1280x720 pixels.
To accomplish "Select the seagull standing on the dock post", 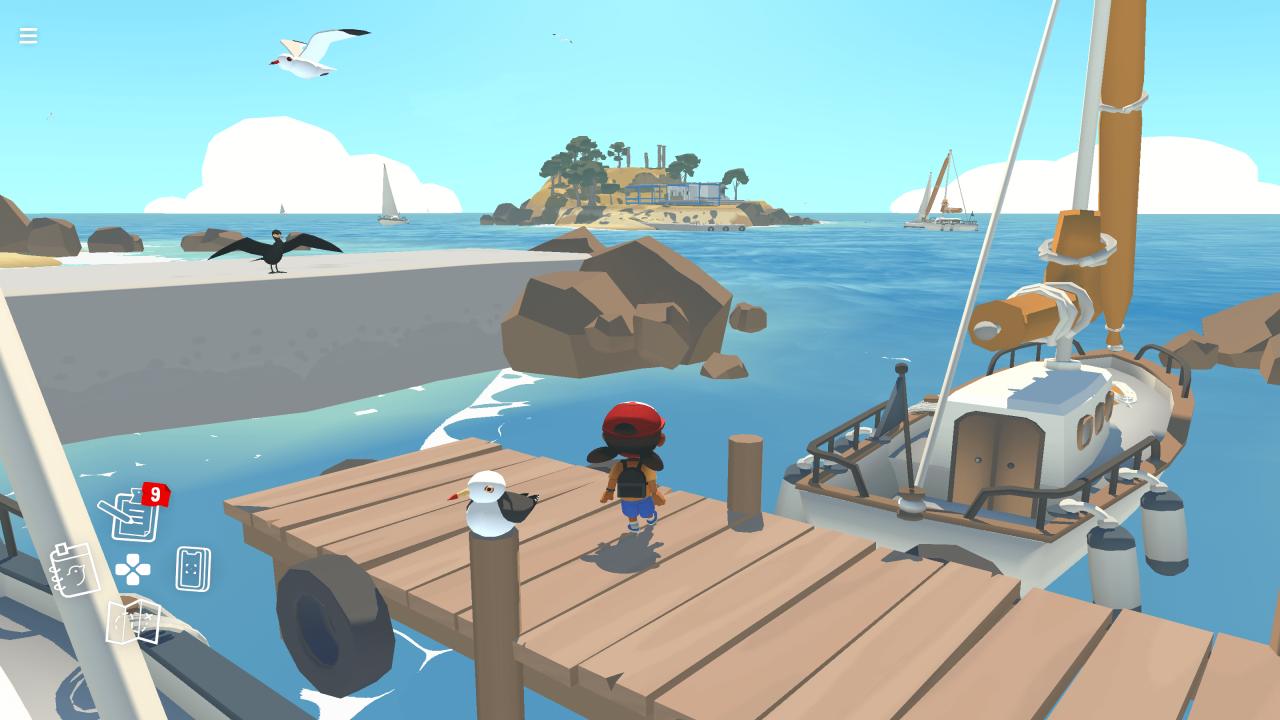I will [x=497, y=505].
